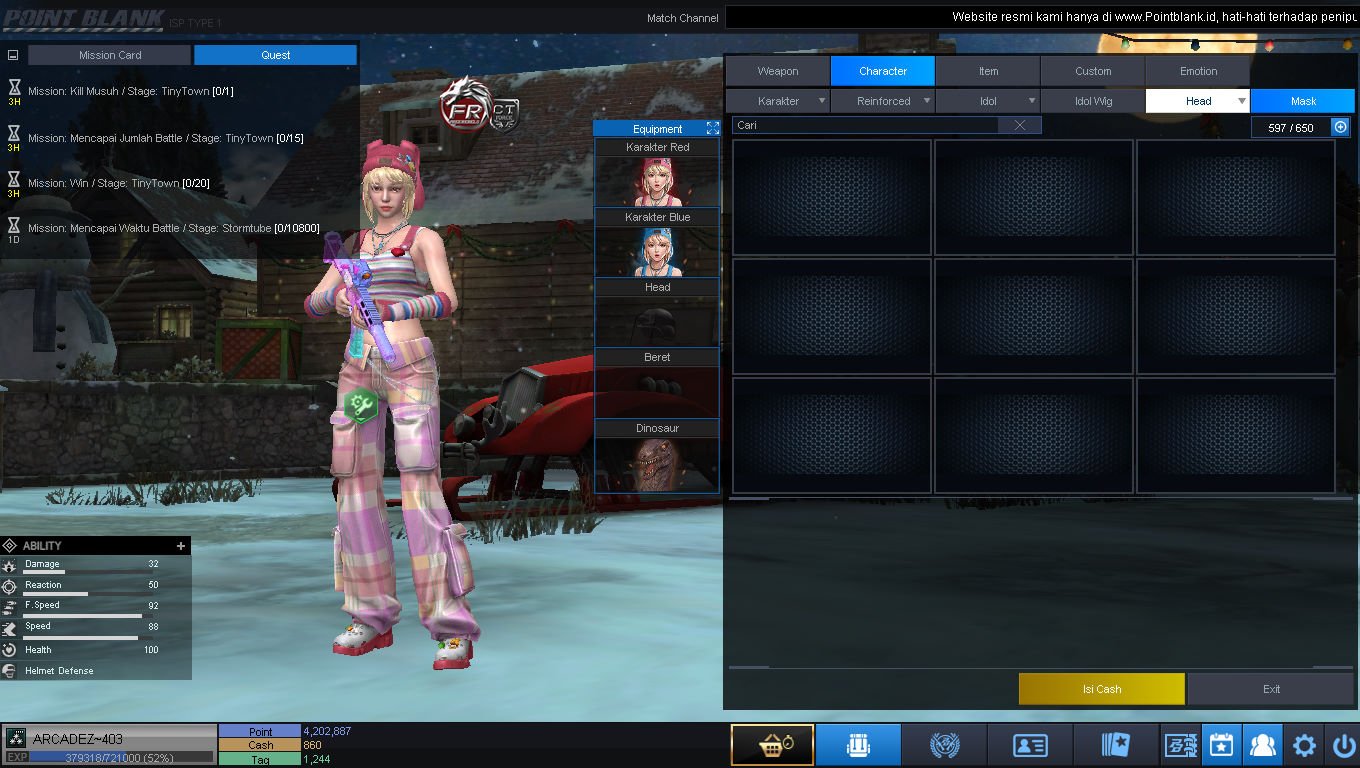1360x768 pixels.
Task: Clear the search box with the X
Action: (1019, 125)
